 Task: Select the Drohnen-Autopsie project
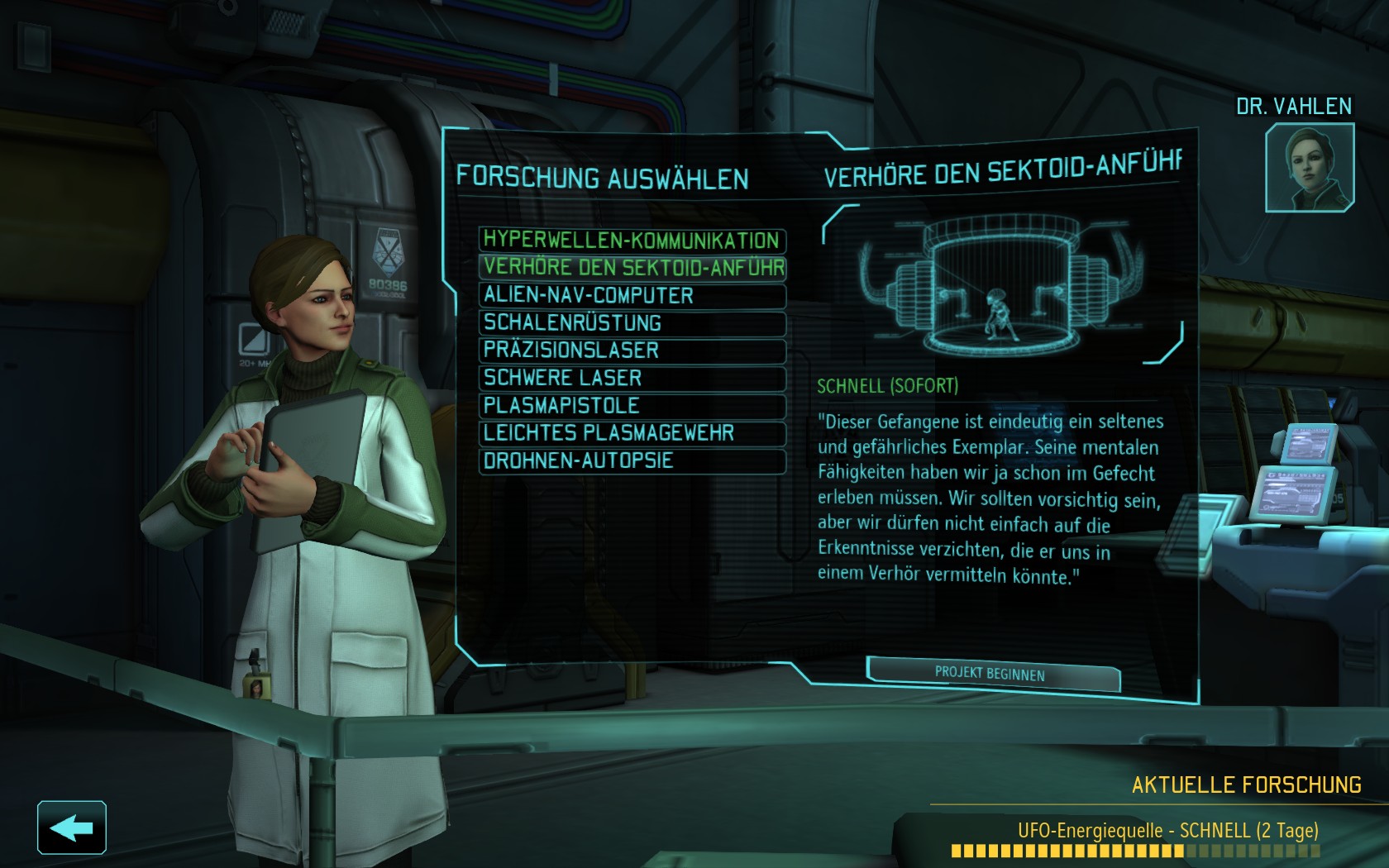pos(632,460)
